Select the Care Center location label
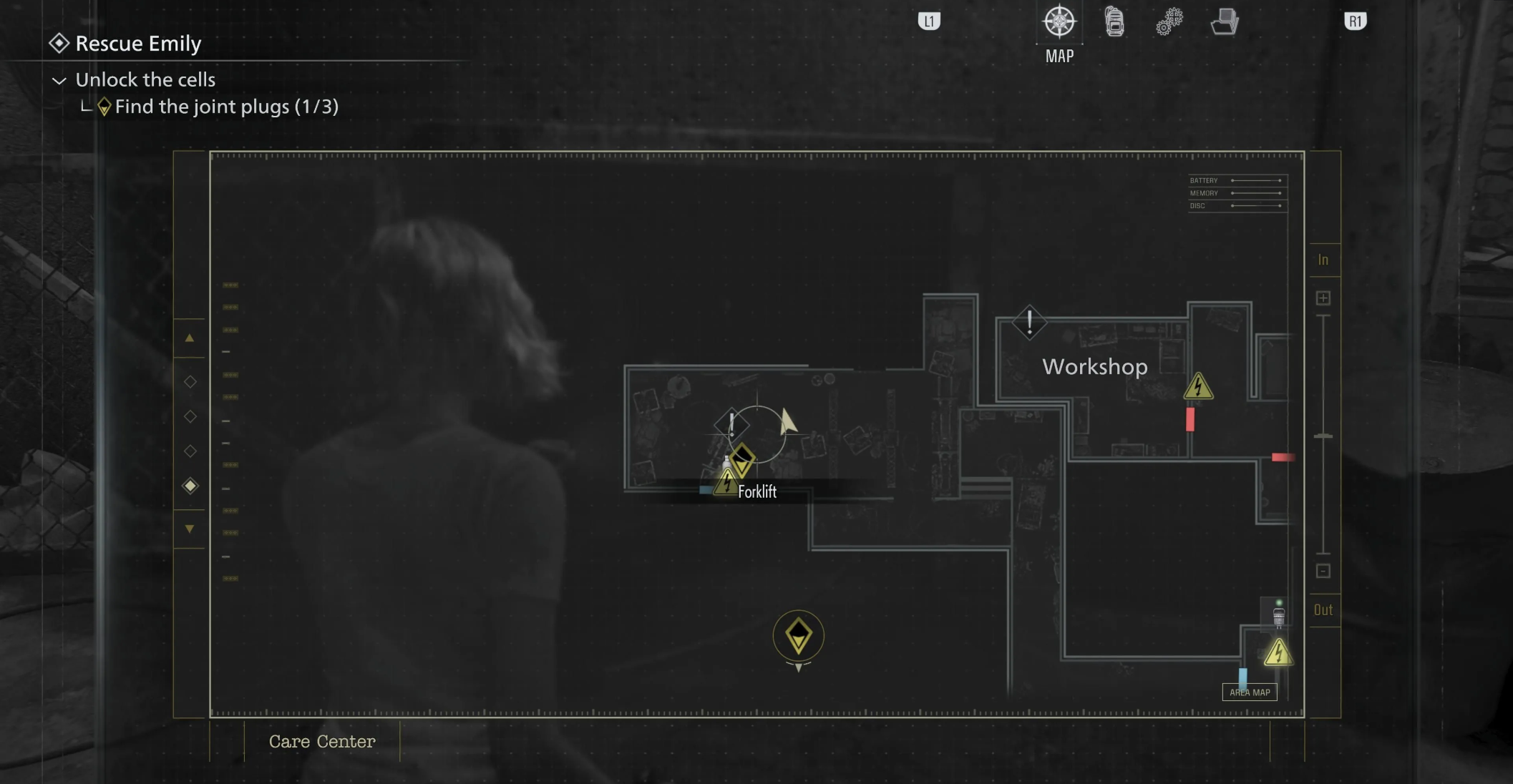This screenshot has width=1513, height=784. click(x=322, y=742)
